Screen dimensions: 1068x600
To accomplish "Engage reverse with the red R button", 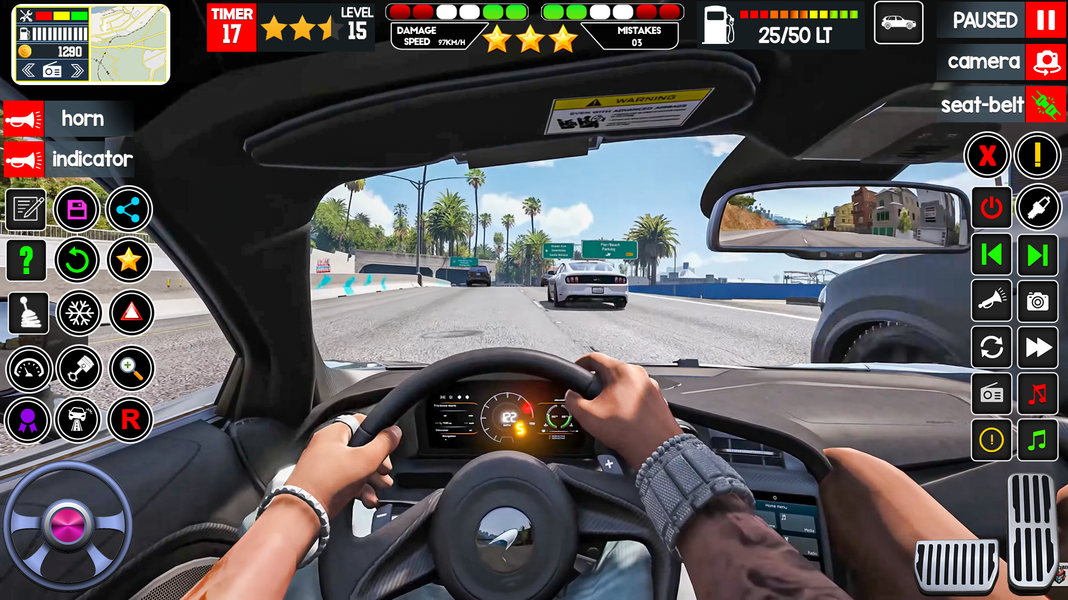I will [x=130, y=420].
